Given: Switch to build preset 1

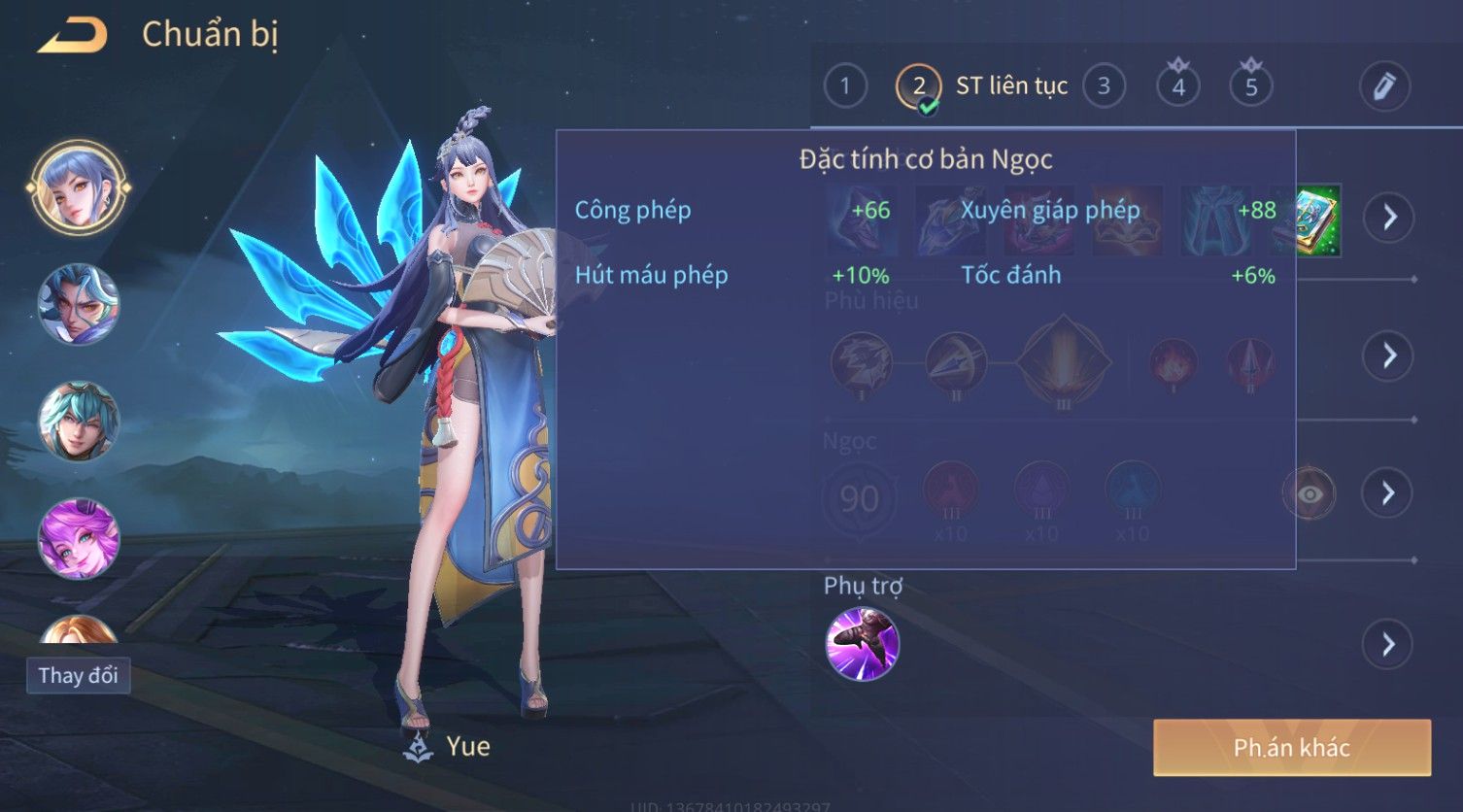Looking at the screenshot, I should click(x=844, y=86).
